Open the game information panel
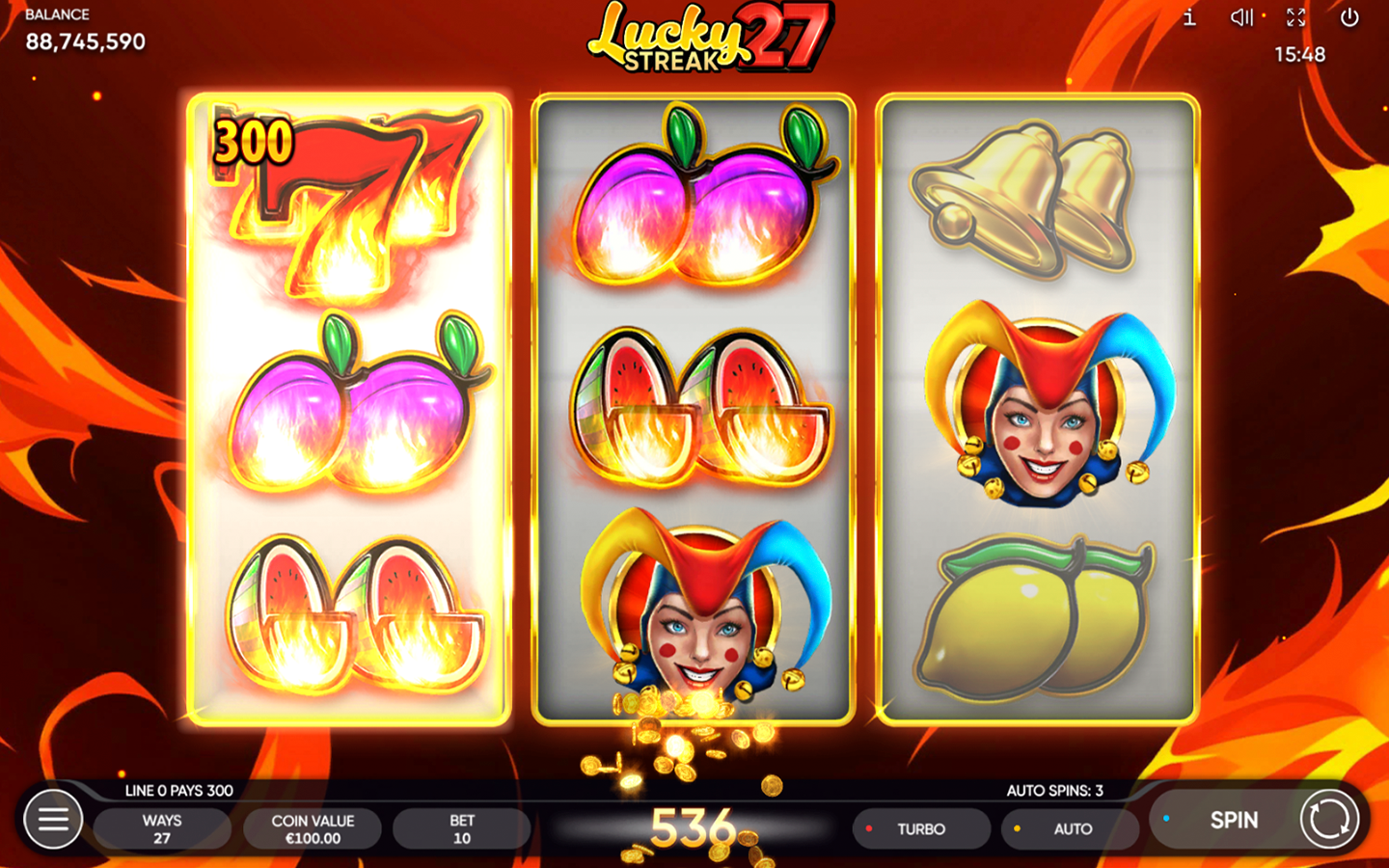This screenshot has height=868, width=1389. [x=1188, y=17]
